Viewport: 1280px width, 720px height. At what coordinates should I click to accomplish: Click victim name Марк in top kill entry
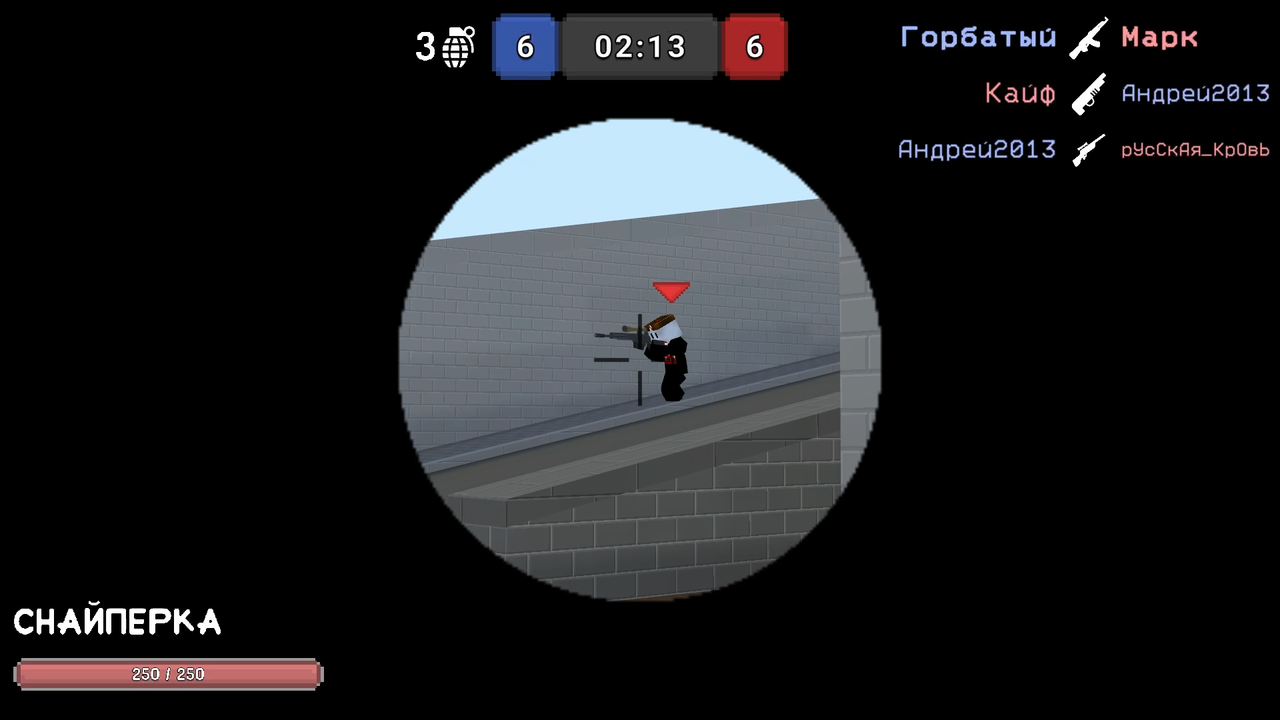pyautogui.click(x=1159, y=38)
